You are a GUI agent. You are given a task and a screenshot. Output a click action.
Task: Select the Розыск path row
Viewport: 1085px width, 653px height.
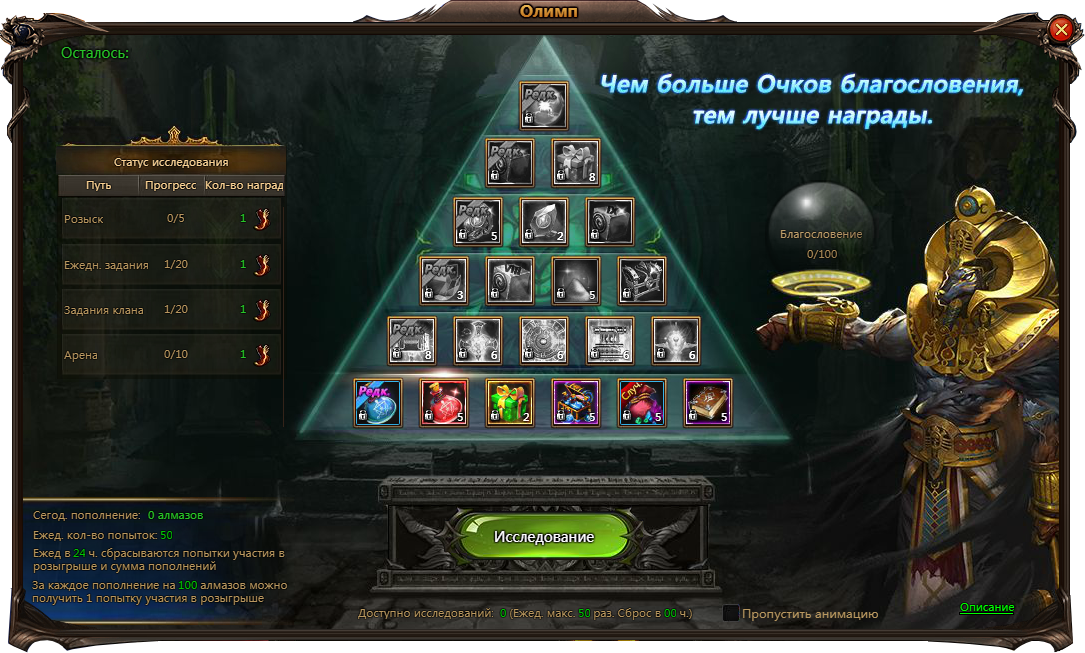click(172, 219)
